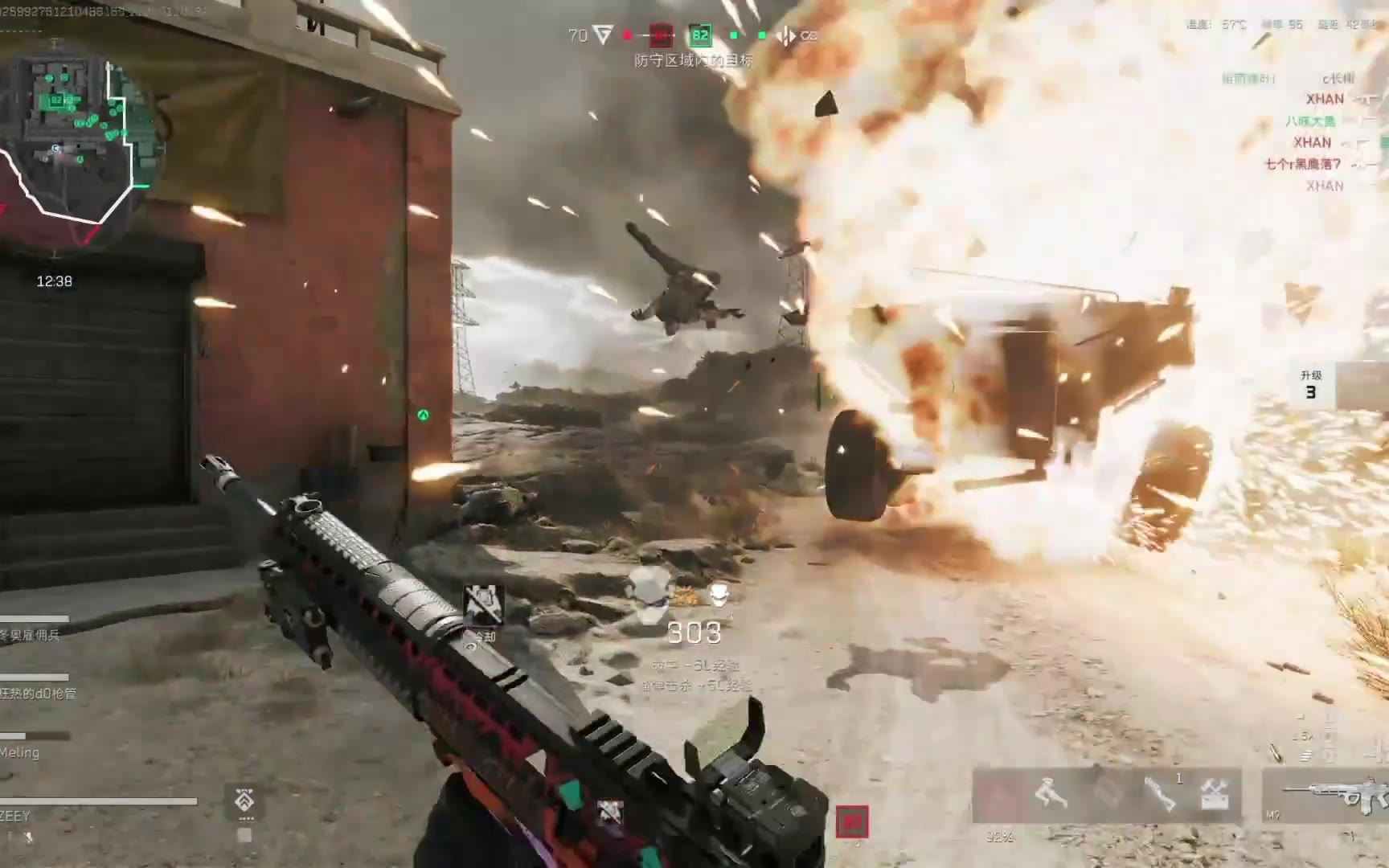Click the rank chevron badge icon

[x=244, y=801]
